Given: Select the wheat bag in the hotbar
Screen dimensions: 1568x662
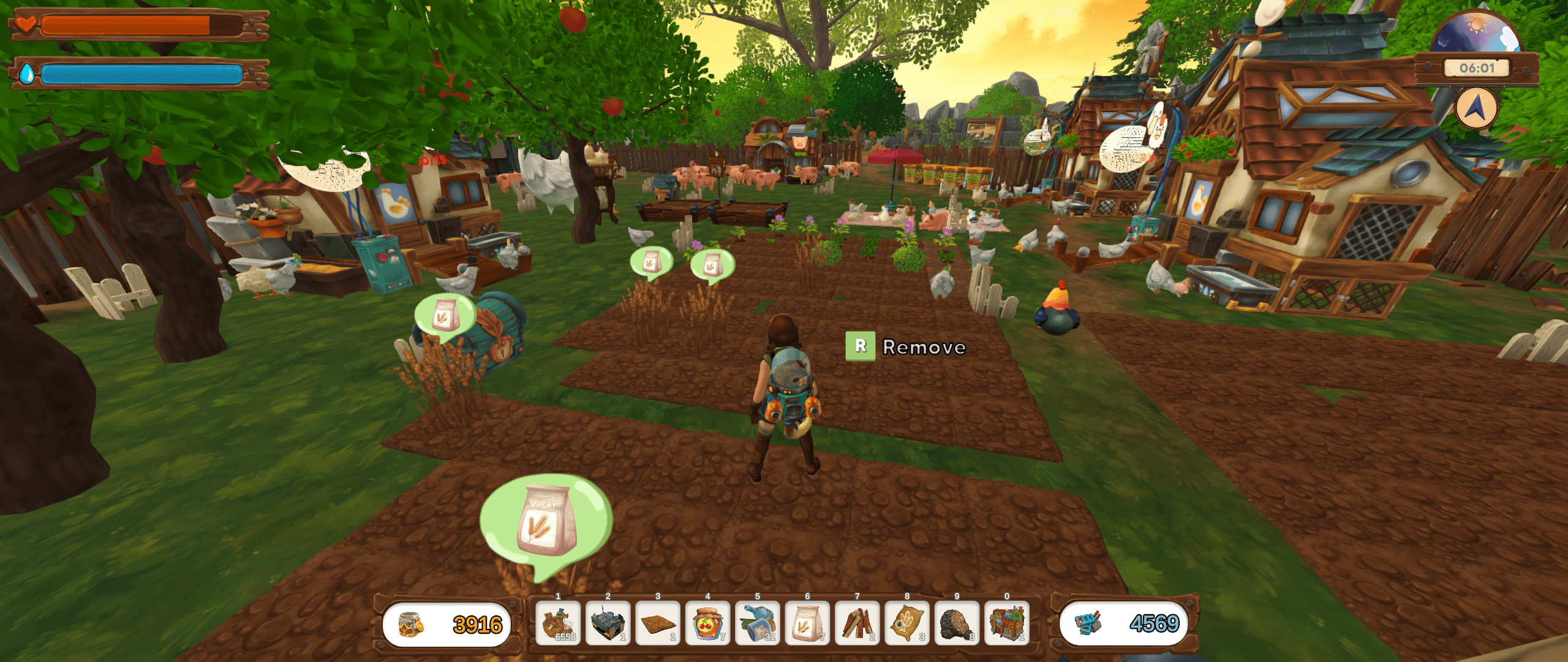Looking at the screenshot, I should pyautogui.click(x=807, y=623).
